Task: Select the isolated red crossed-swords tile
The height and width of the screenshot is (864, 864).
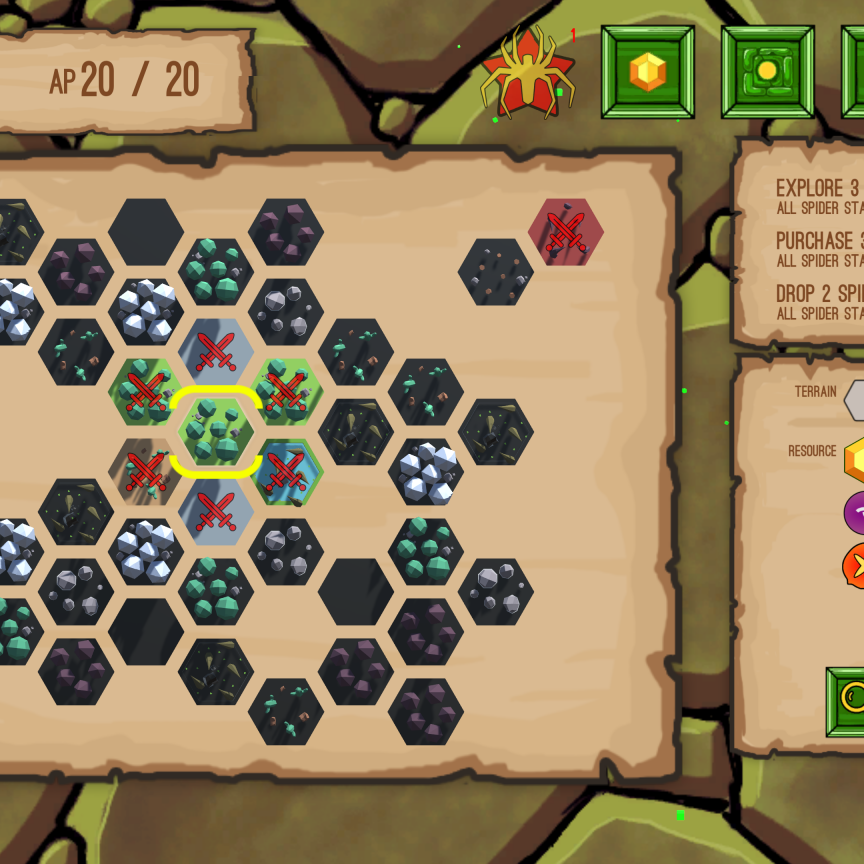Action: coord(566,232)
